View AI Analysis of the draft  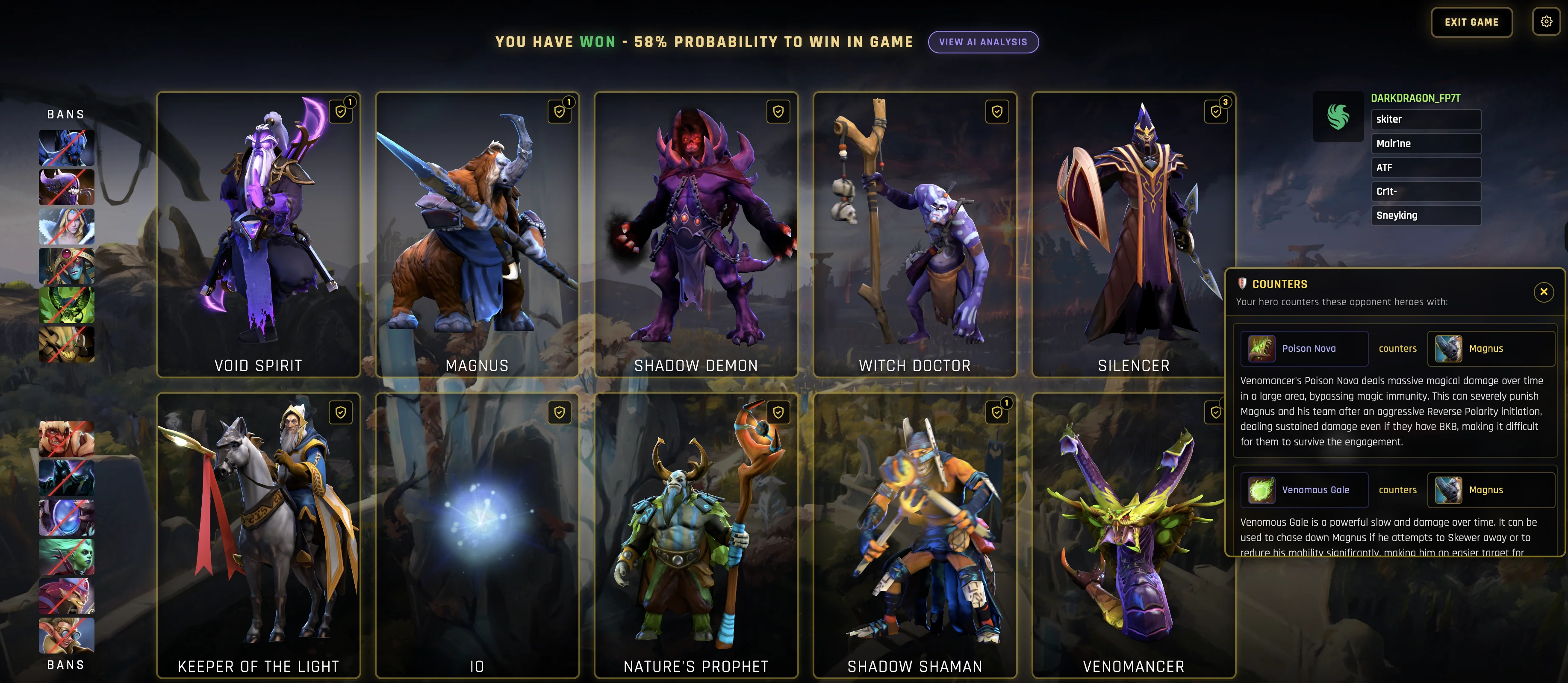coord(982,42)
